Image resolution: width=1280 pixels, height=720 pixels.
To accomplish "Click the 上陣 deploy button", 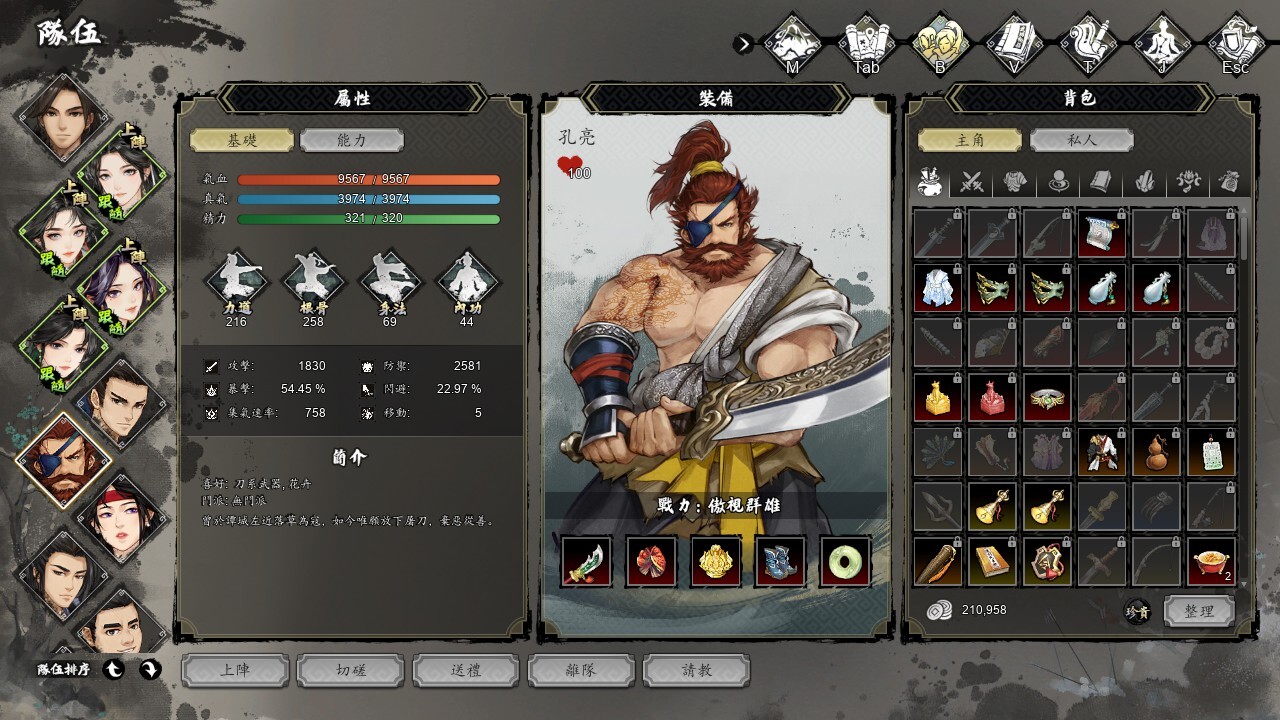I will [236, 670].
